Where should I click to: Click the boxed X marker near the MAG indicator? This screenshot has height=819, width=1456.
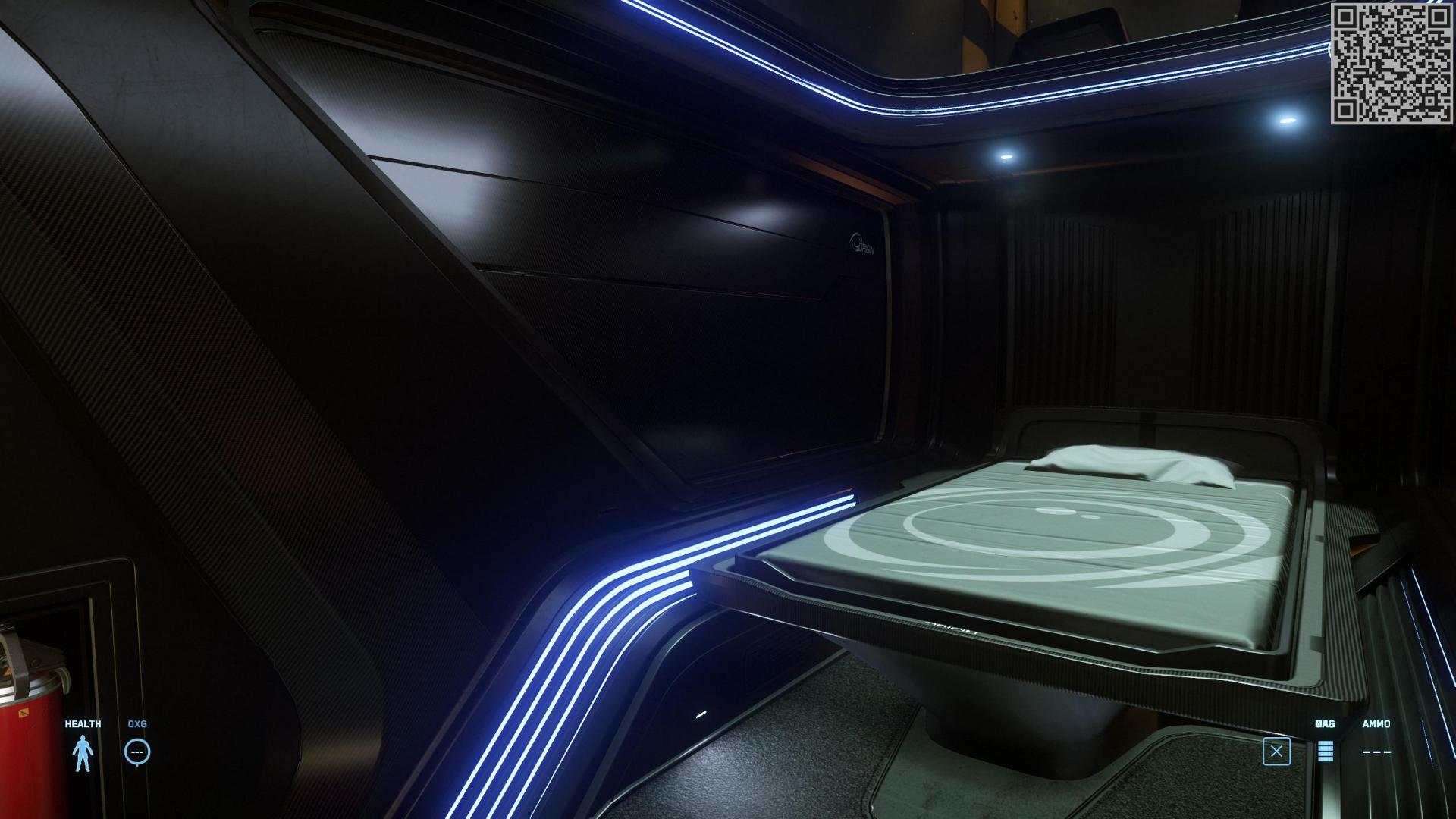[x=1277, y=749]
